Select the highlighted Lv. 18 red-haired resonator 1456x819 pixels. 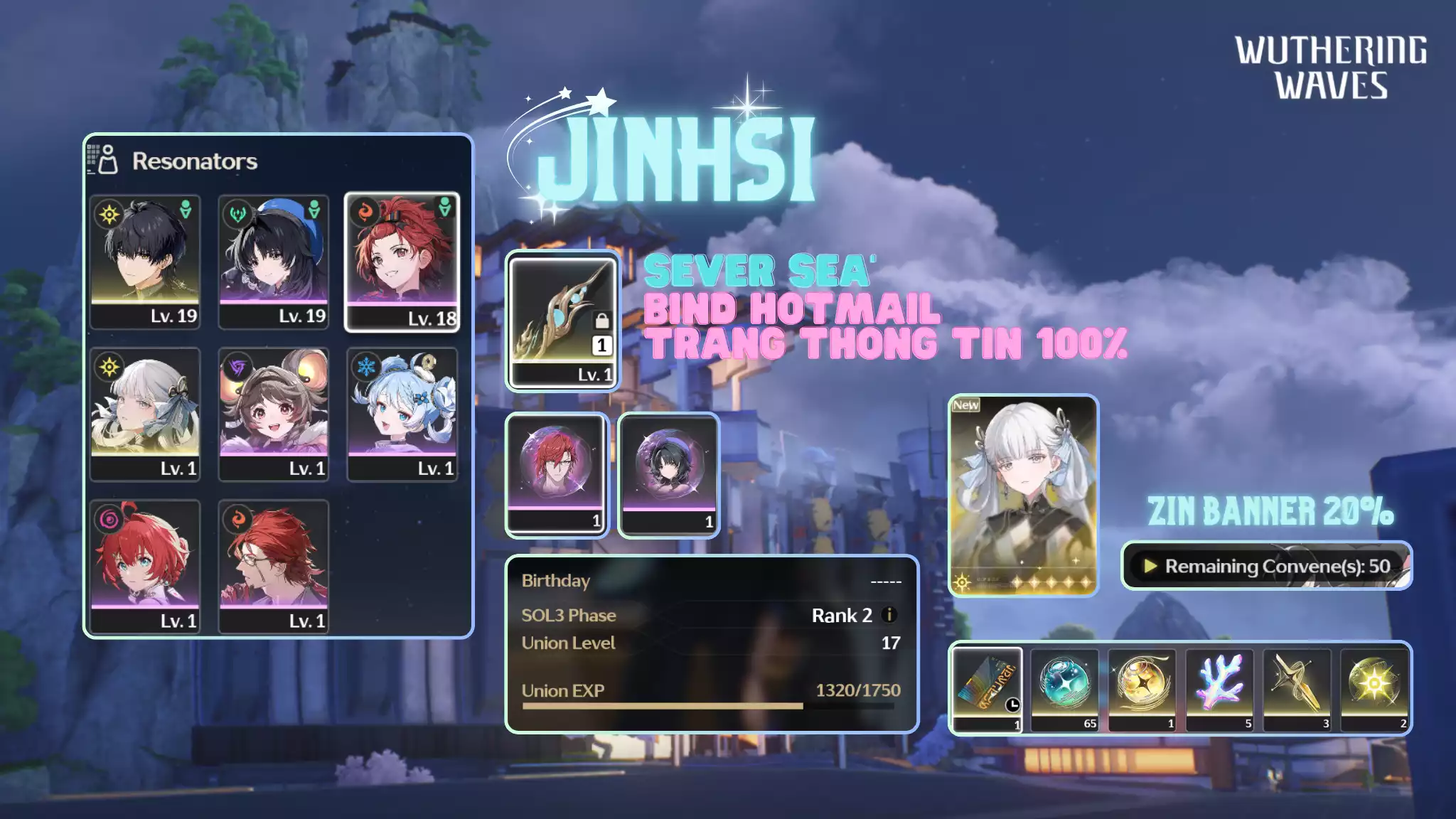(402, 261)
